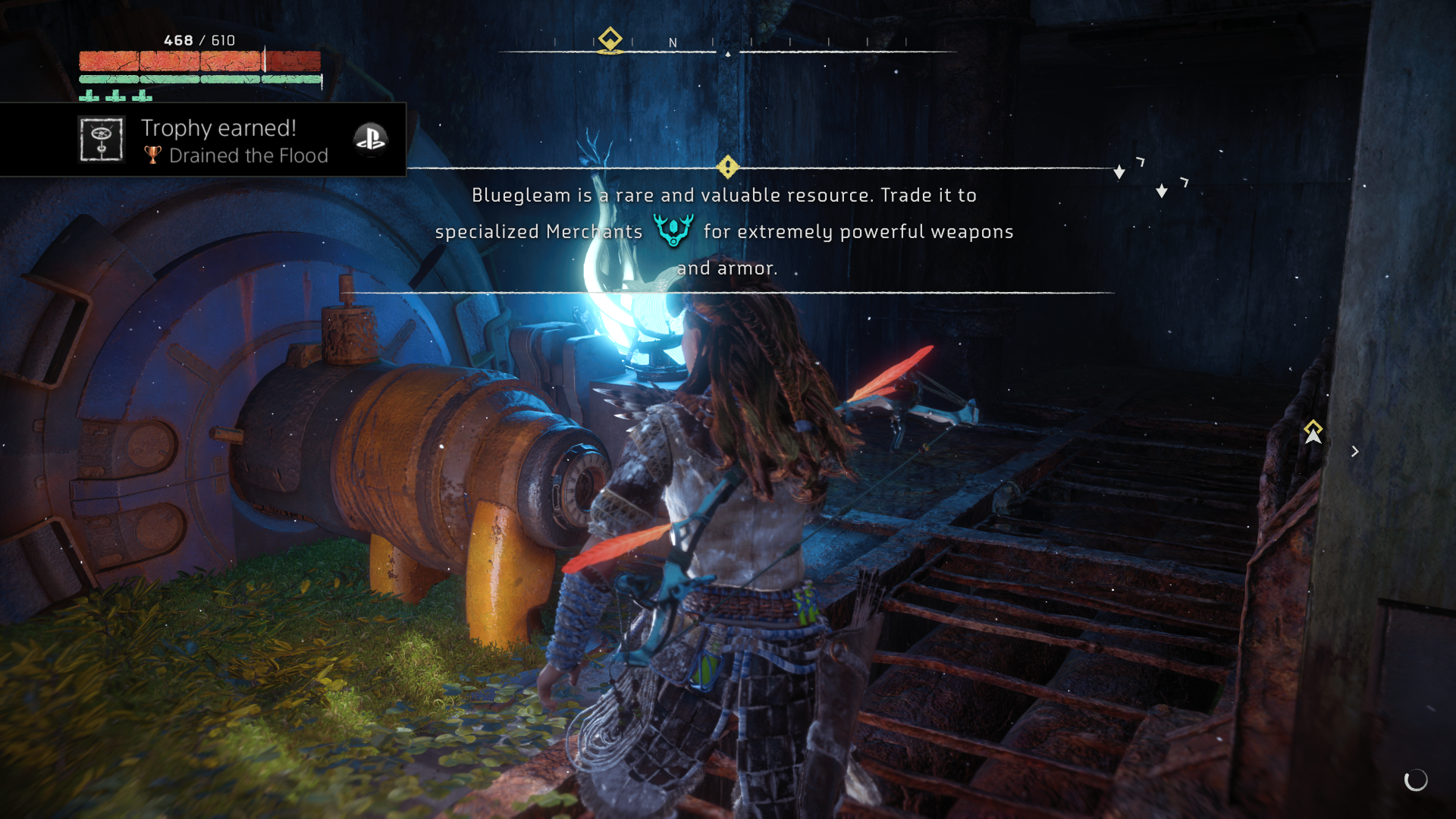Click the PlayStation logo on the trophy notification
This screenshot has width=1456, height=819.
tap(370, 140)
